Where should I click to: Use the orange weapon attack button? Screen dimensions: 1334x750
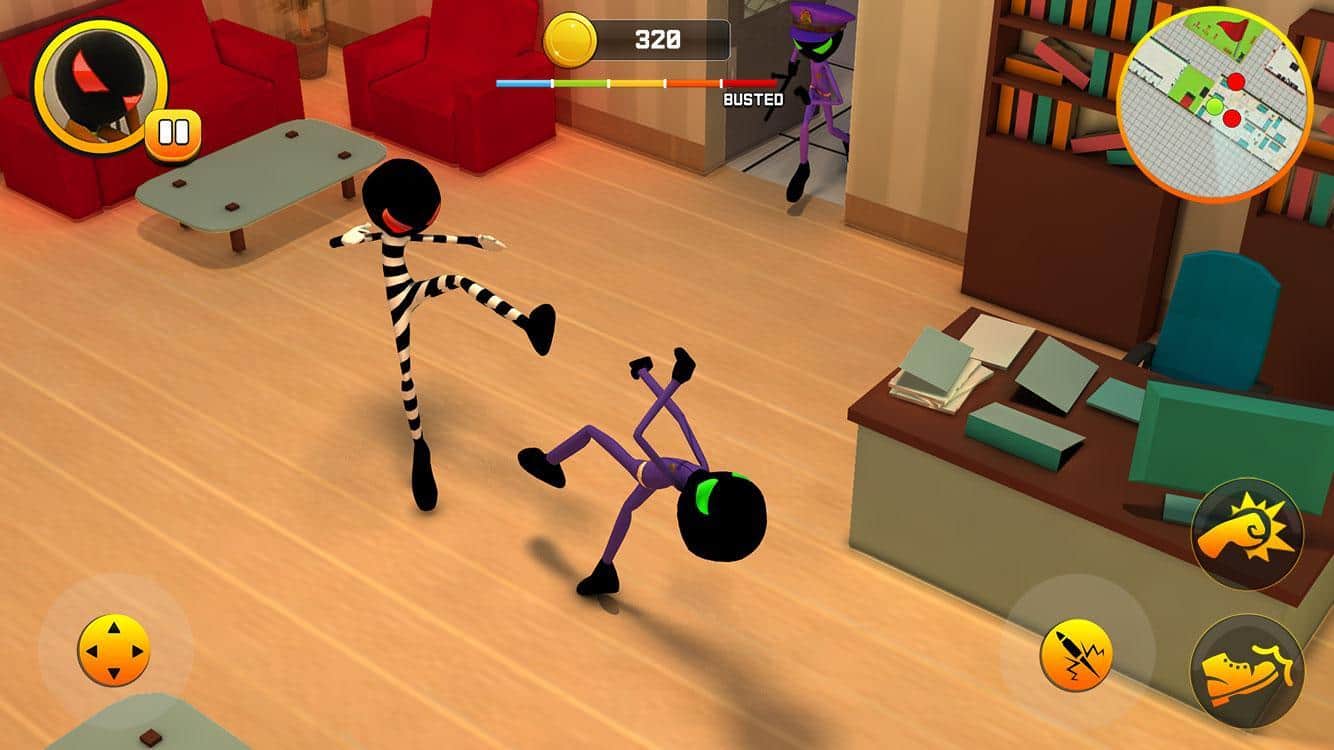[1077, 655]
